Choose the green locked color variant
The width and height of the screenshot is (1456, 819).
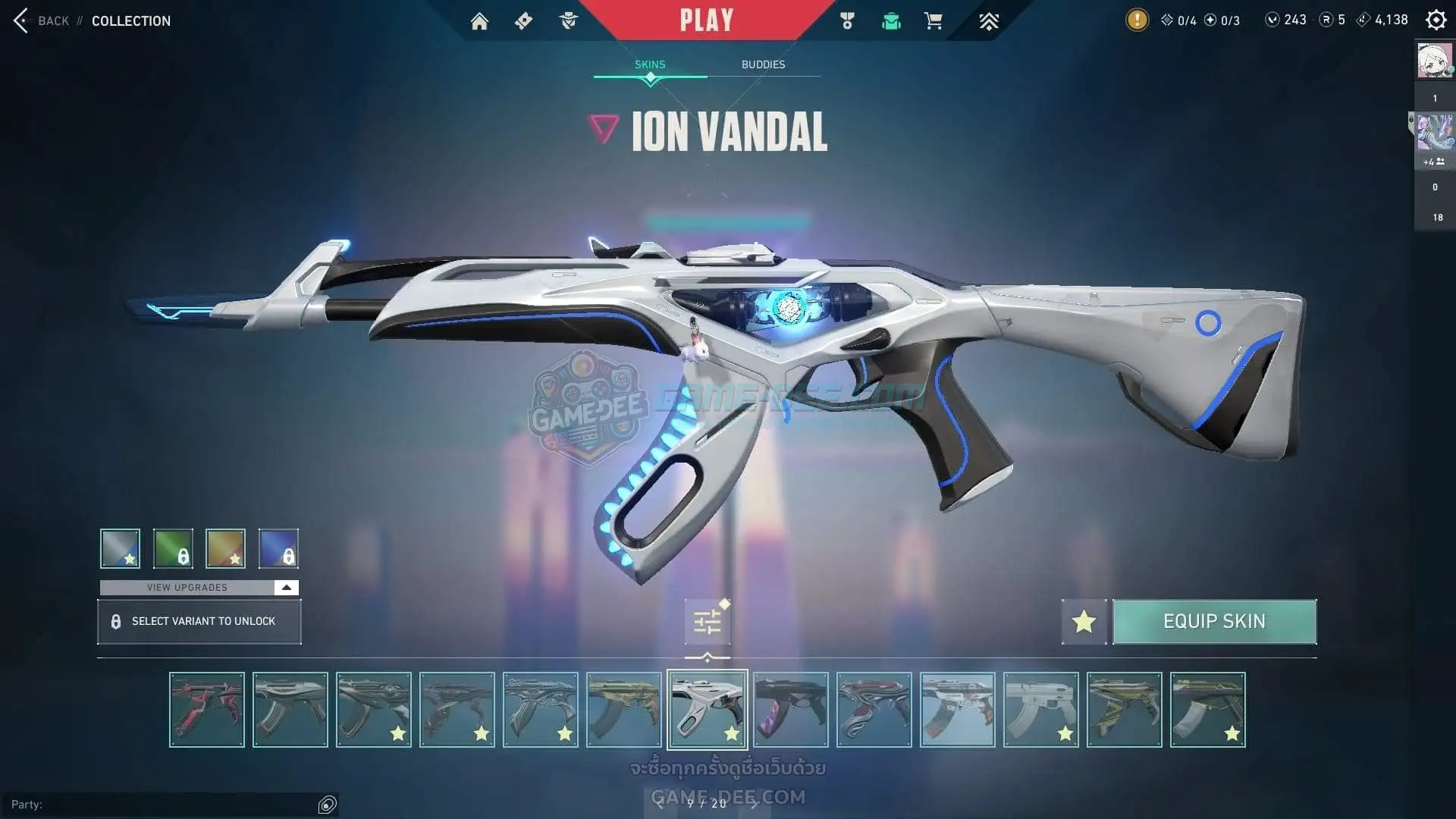coord(173,548)
